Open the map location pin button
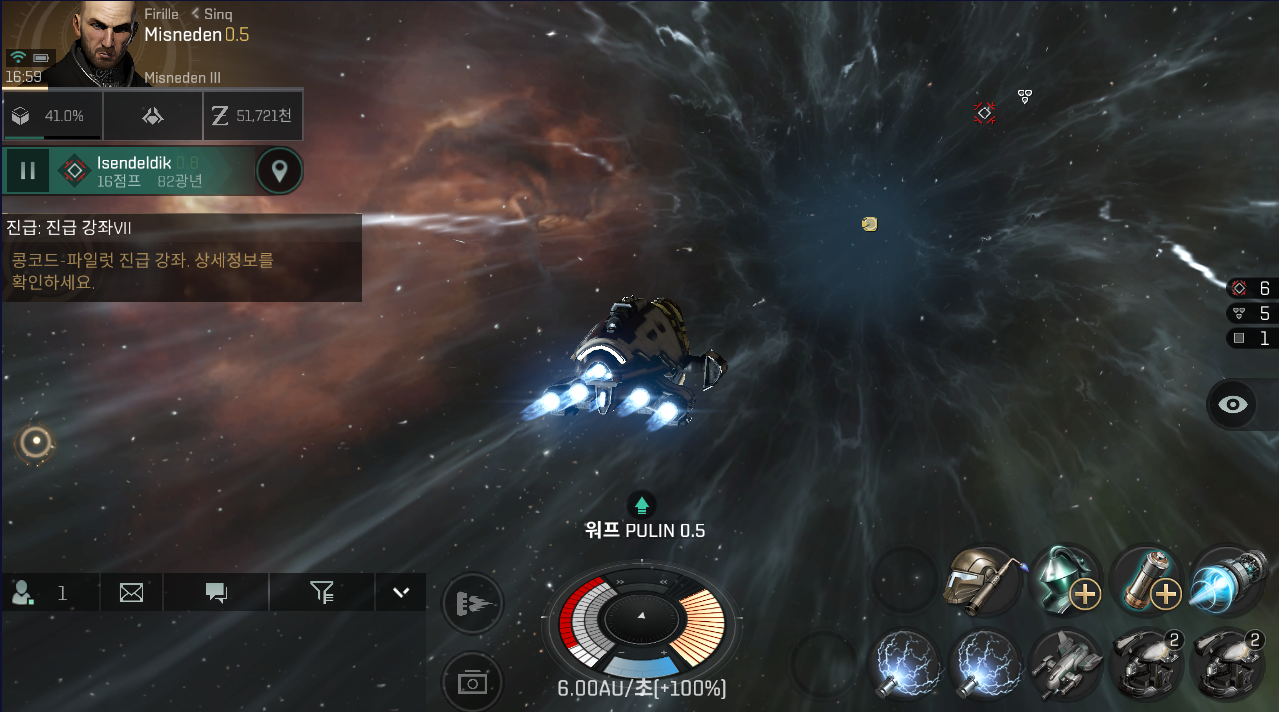Image resolution: width=1279 pixels, height=712 pixels. (280, 171)
